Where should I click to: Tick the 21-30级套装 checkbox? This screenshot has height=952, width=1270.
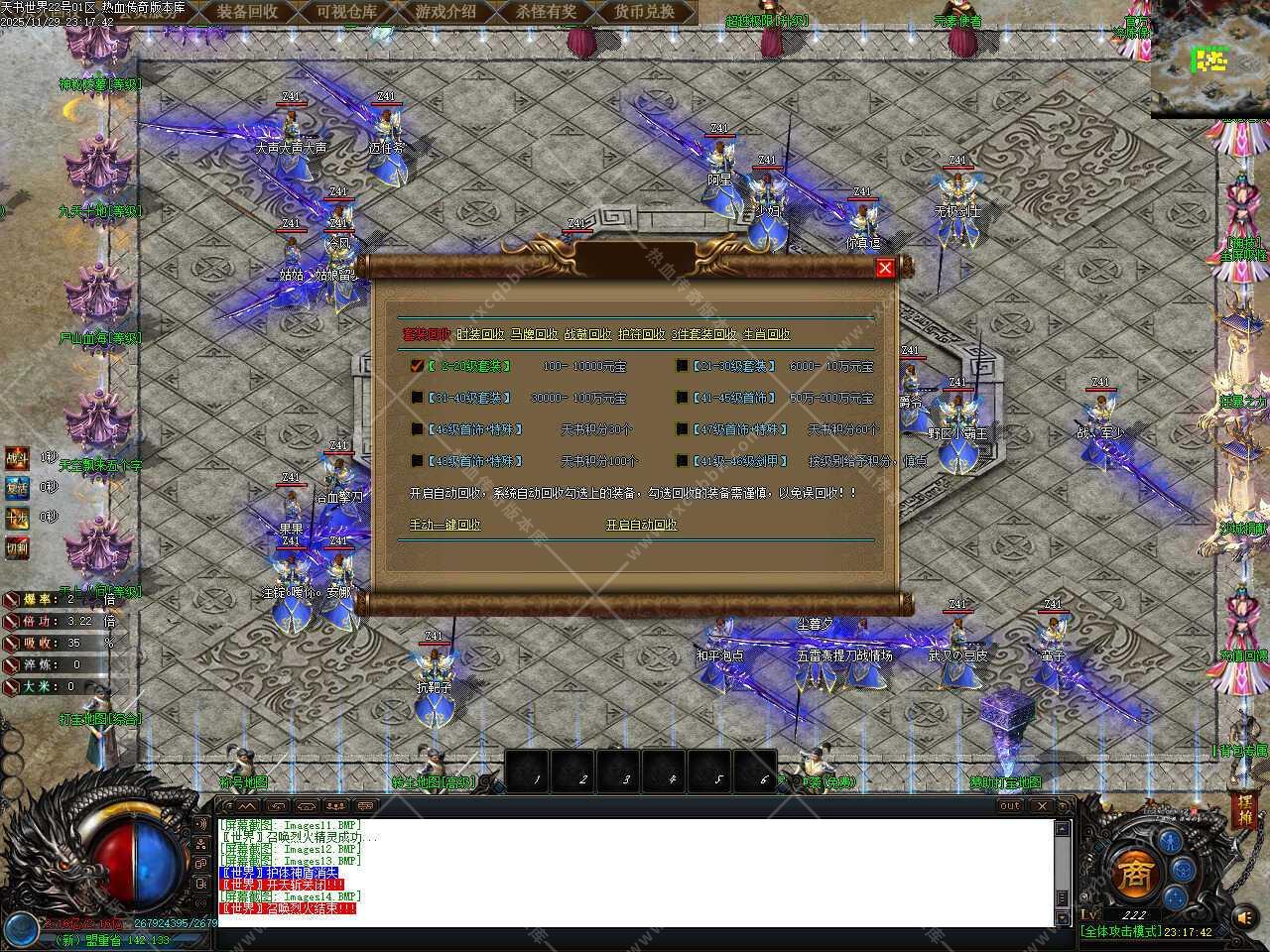click(683, 366)
